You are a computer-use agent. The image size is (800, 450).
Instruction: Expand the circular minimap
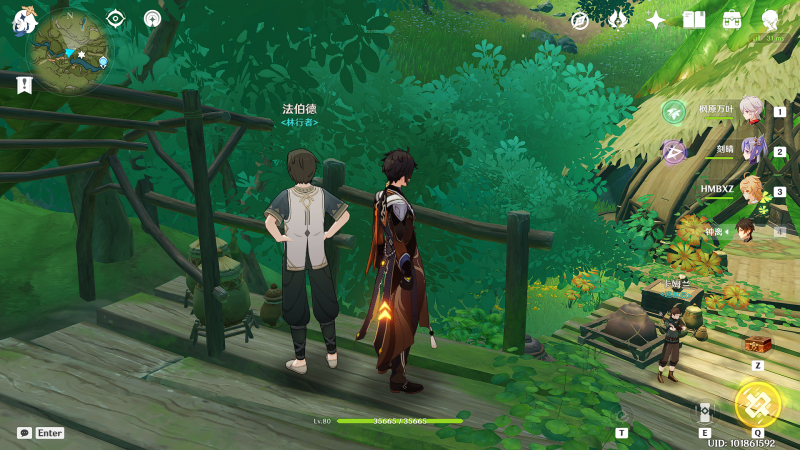pyautogui.click(x=69, y=50)
